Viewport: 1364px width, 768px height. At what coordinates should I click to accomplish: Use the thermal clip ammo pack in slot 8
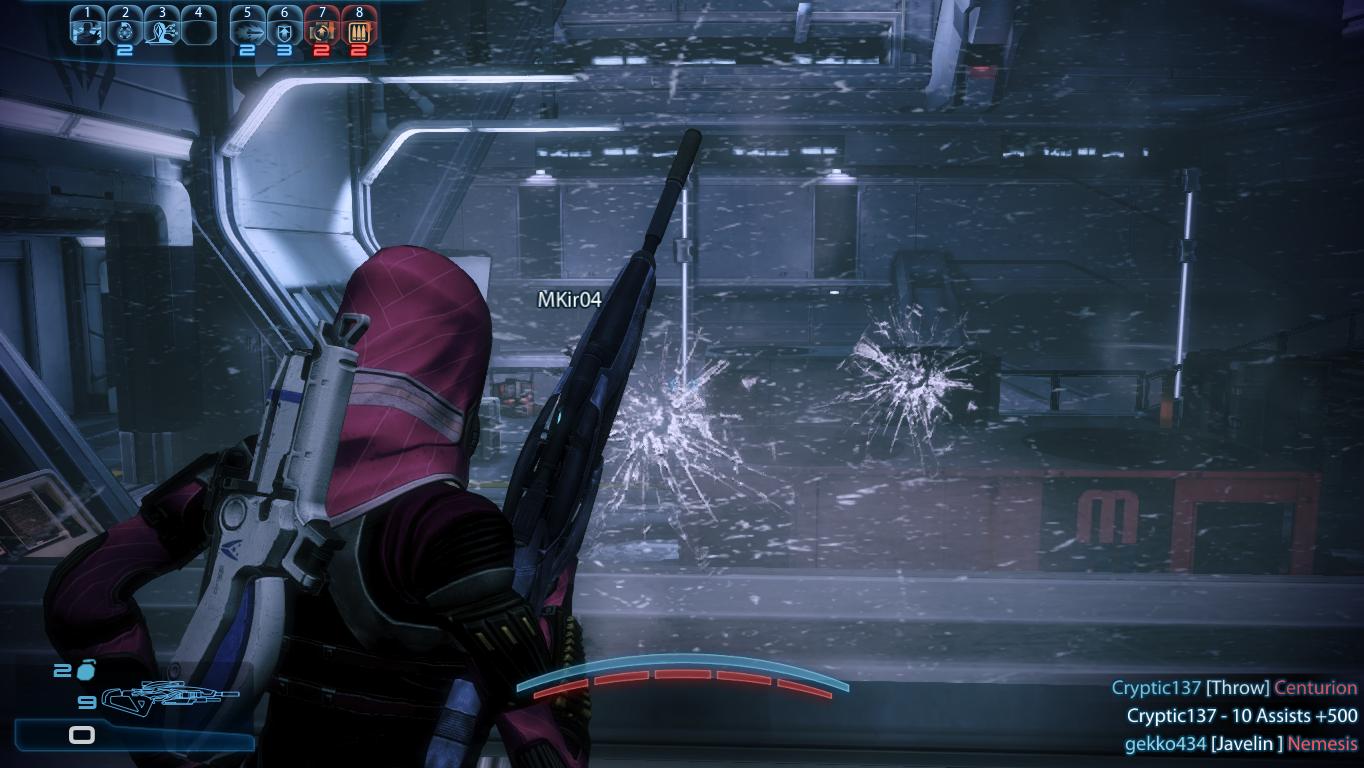(x=359, y=29)
